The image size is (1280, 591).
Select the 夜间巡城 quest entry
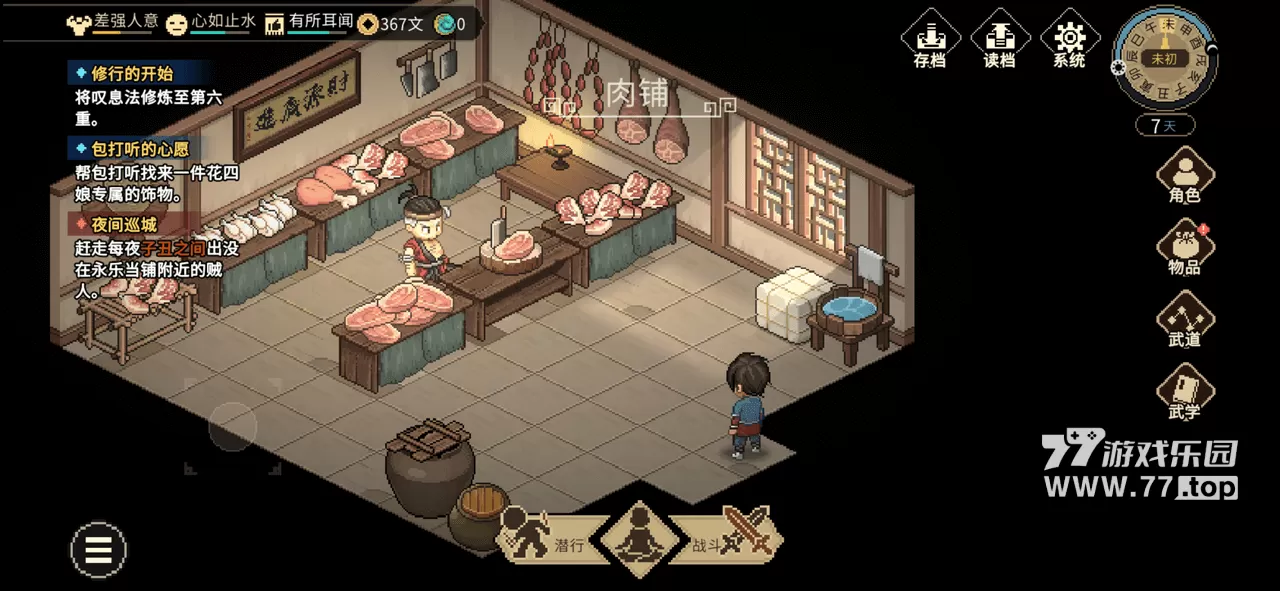click(124, 225)
